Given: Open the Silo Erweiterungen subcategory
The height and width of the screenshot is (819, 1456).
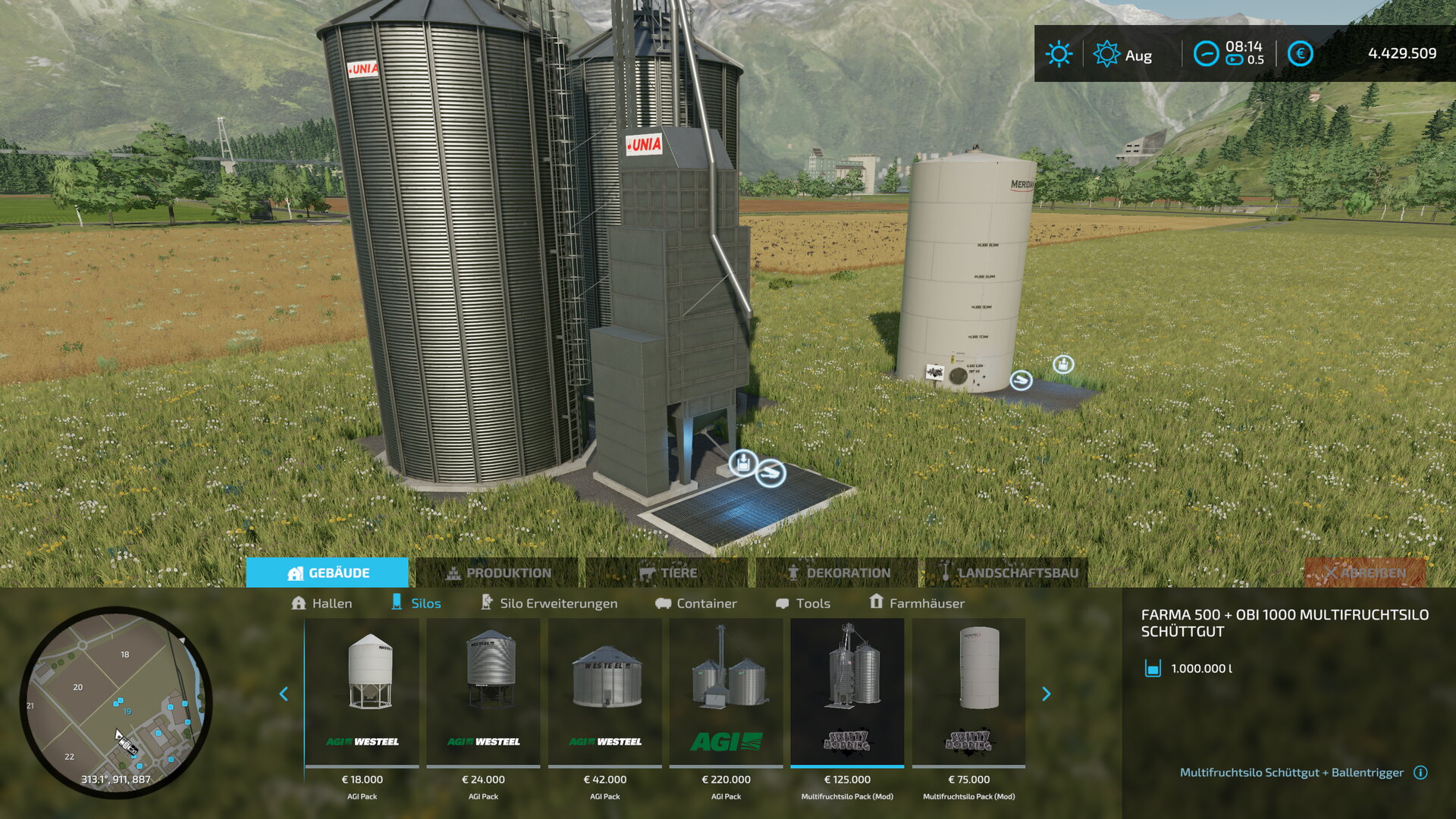Looking at the screenshot, I should 549,603.
